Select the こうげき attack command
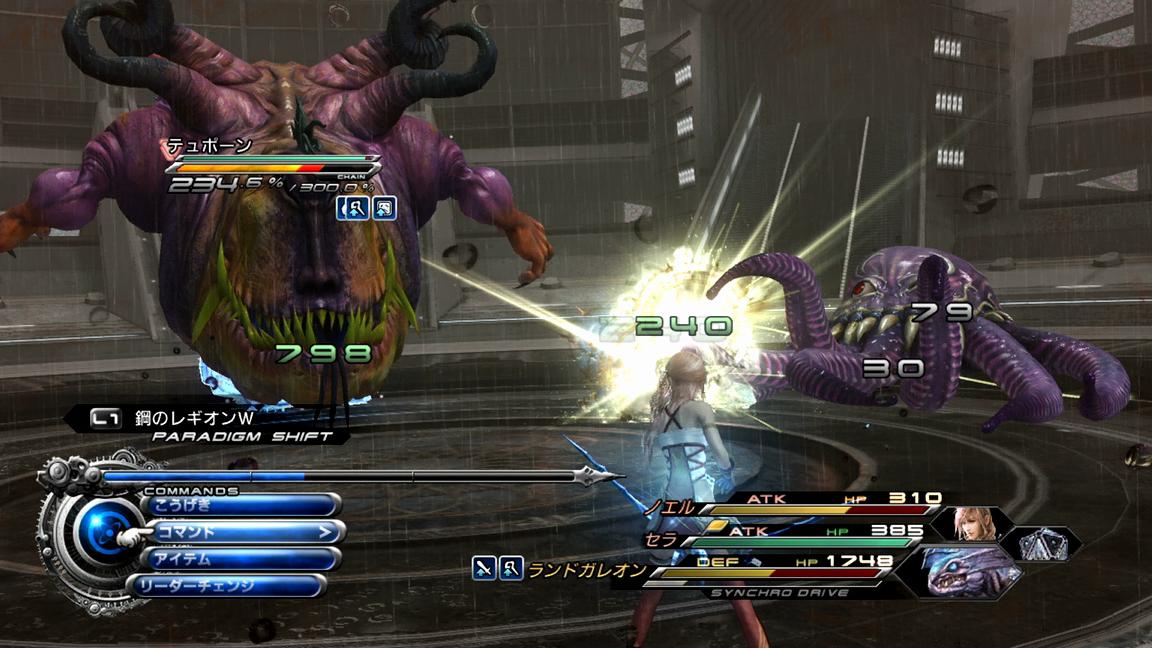1152x648 pixels. coord(240,505)
